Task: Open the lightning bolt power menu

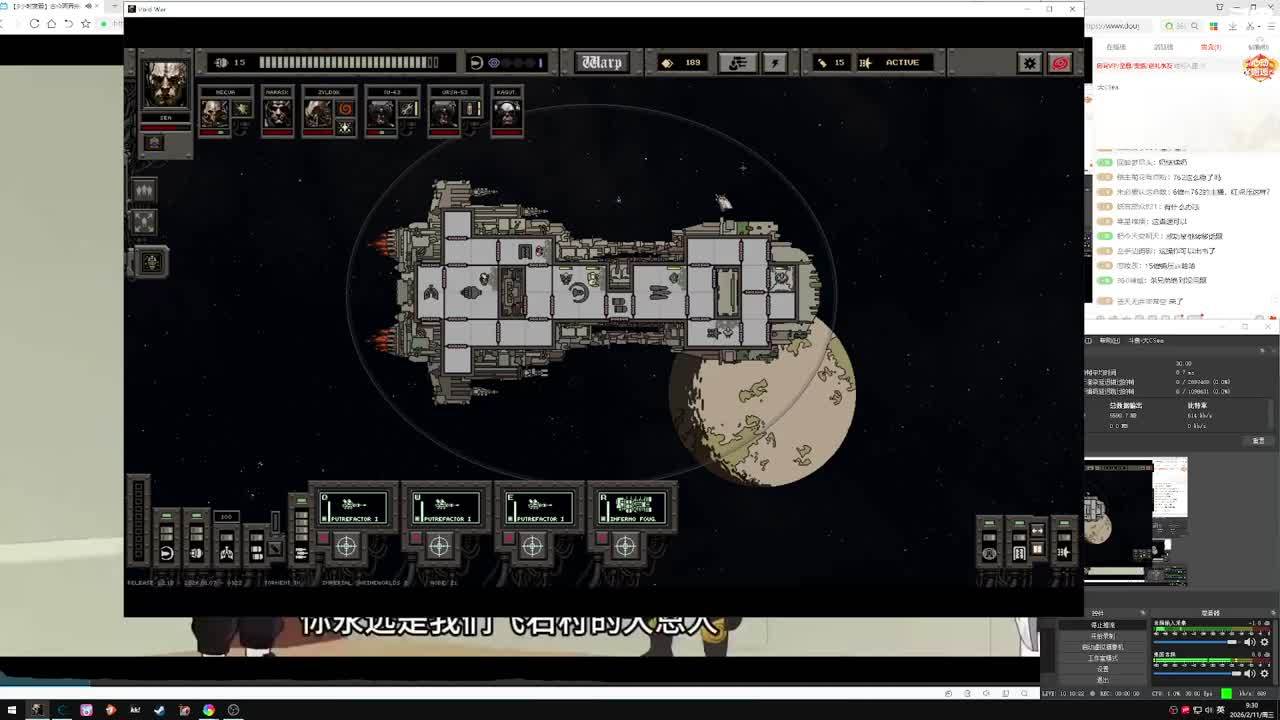Action: click(x=775, y=63)
